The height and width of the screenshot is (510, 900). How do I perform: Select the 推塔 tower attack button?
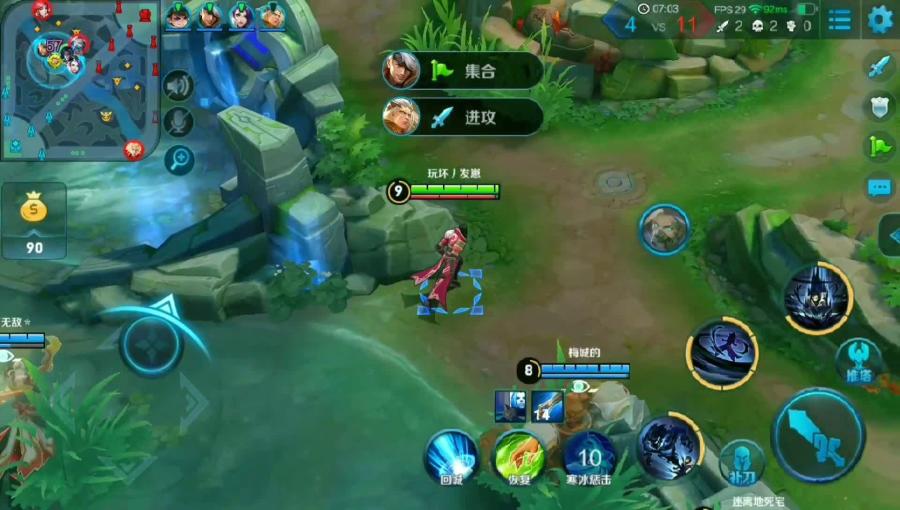pos(859,360)
